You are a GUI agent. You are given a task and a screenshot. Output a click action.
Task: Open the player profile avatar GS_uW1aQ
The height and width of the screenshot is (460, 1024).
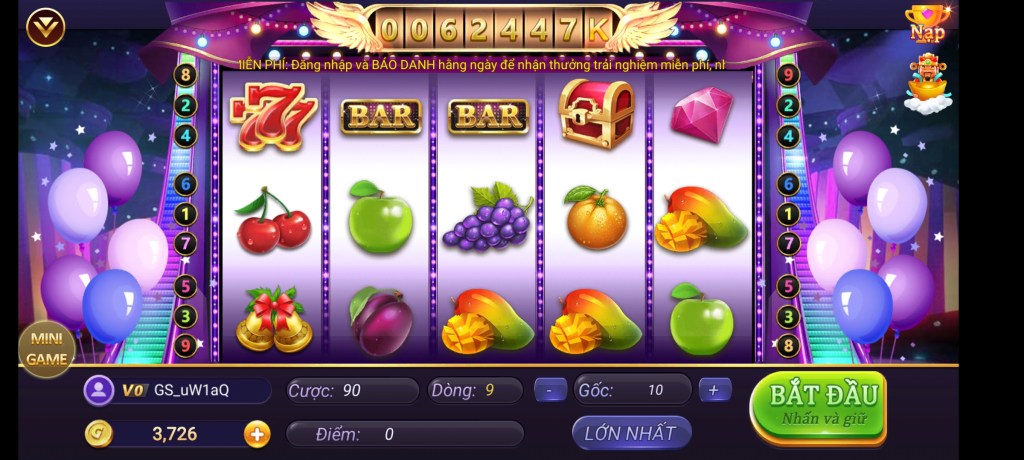[x=99, y=390]
